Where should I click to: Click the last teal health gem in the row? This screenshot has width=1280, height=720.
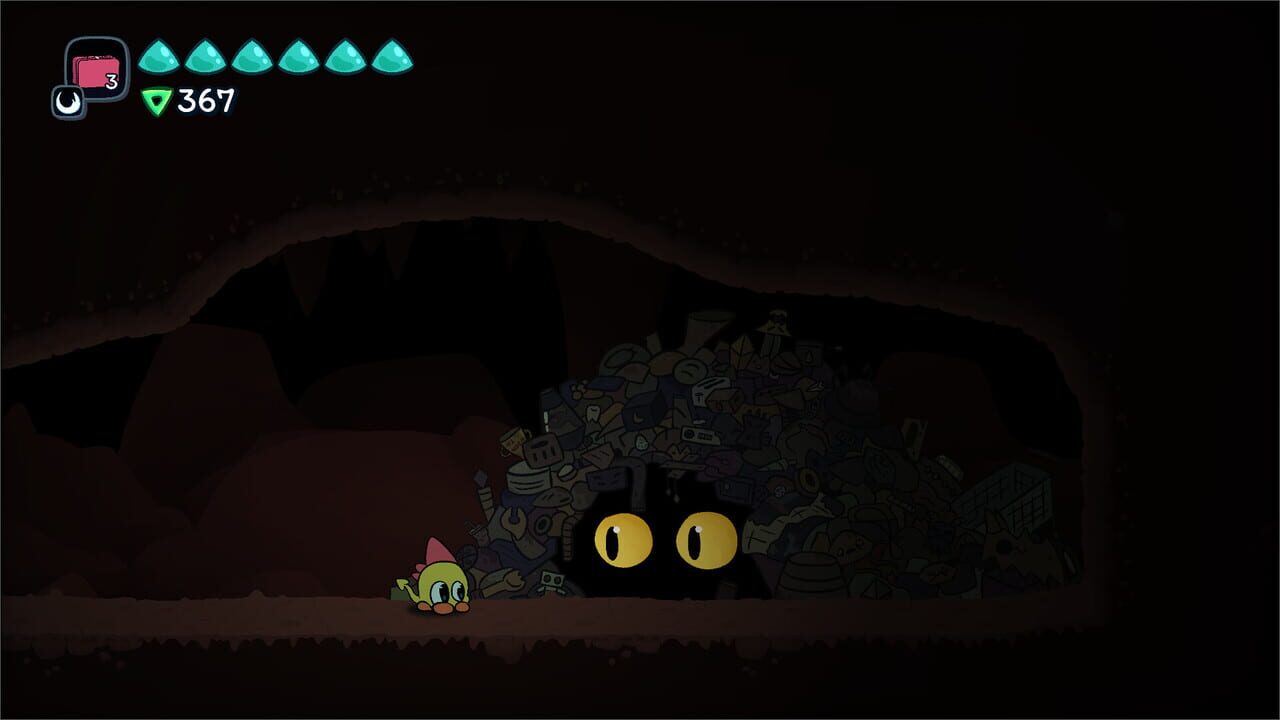[x=390, y=57]
